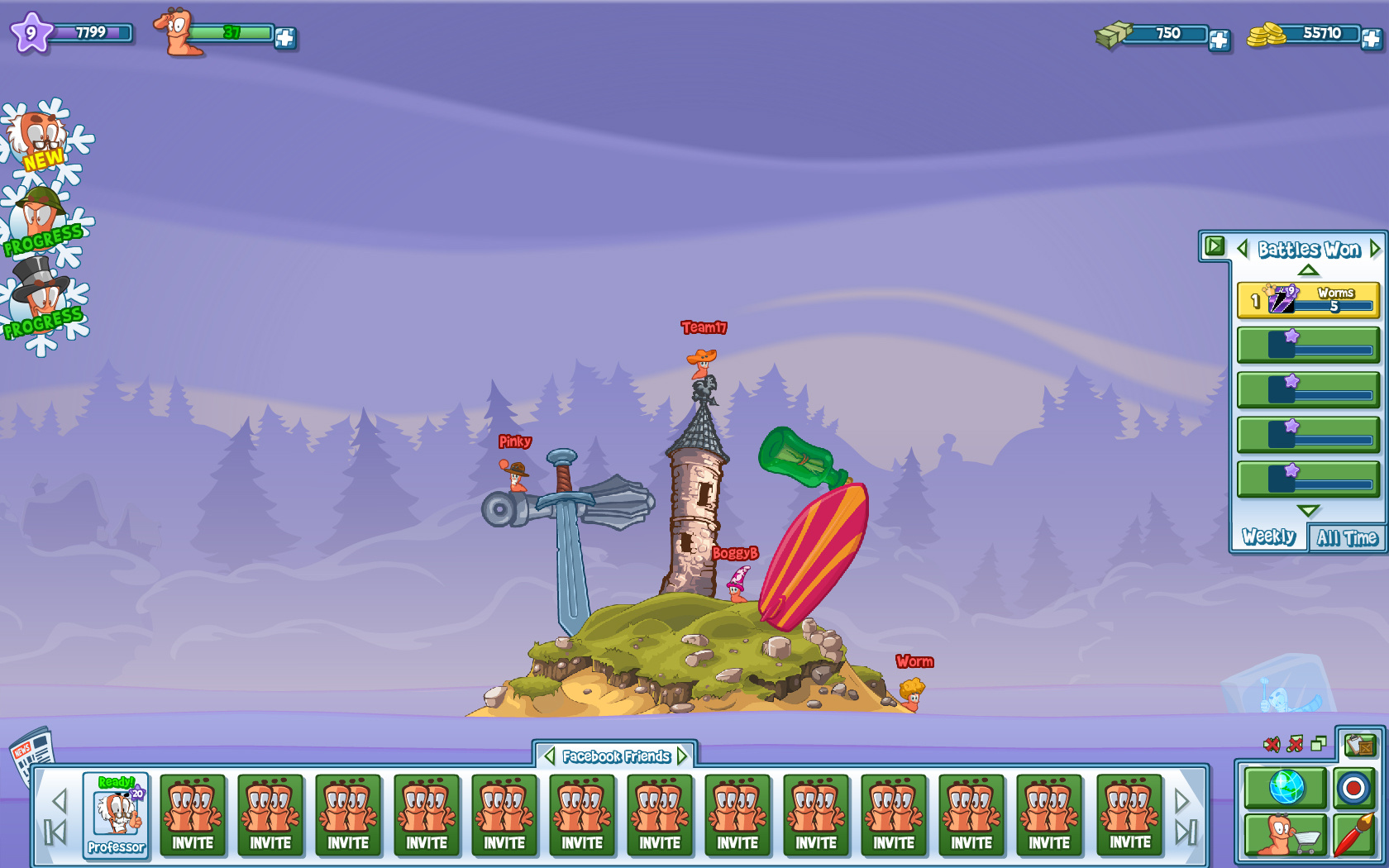Open the clipboard and crate inventory icon

pyautogui.click(x=1360, y=746)
